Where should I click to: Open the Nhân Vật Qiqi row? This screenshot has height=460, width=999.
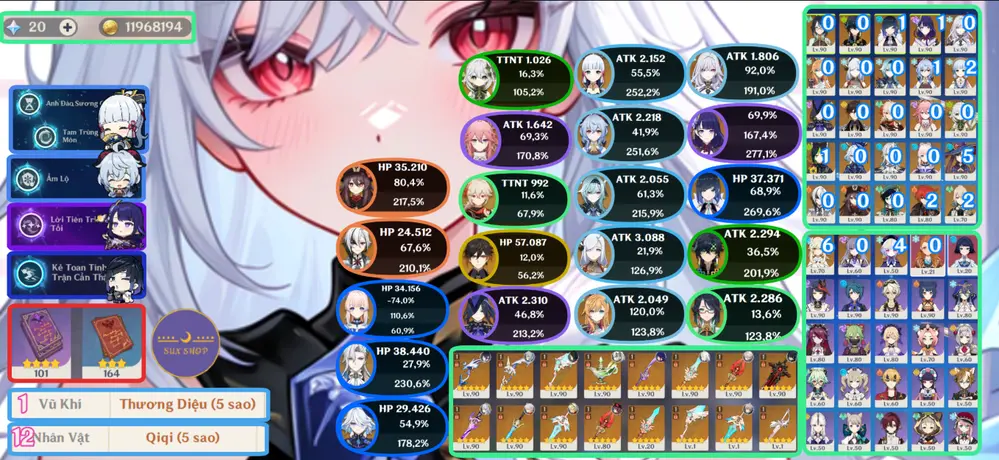point(136,438)
